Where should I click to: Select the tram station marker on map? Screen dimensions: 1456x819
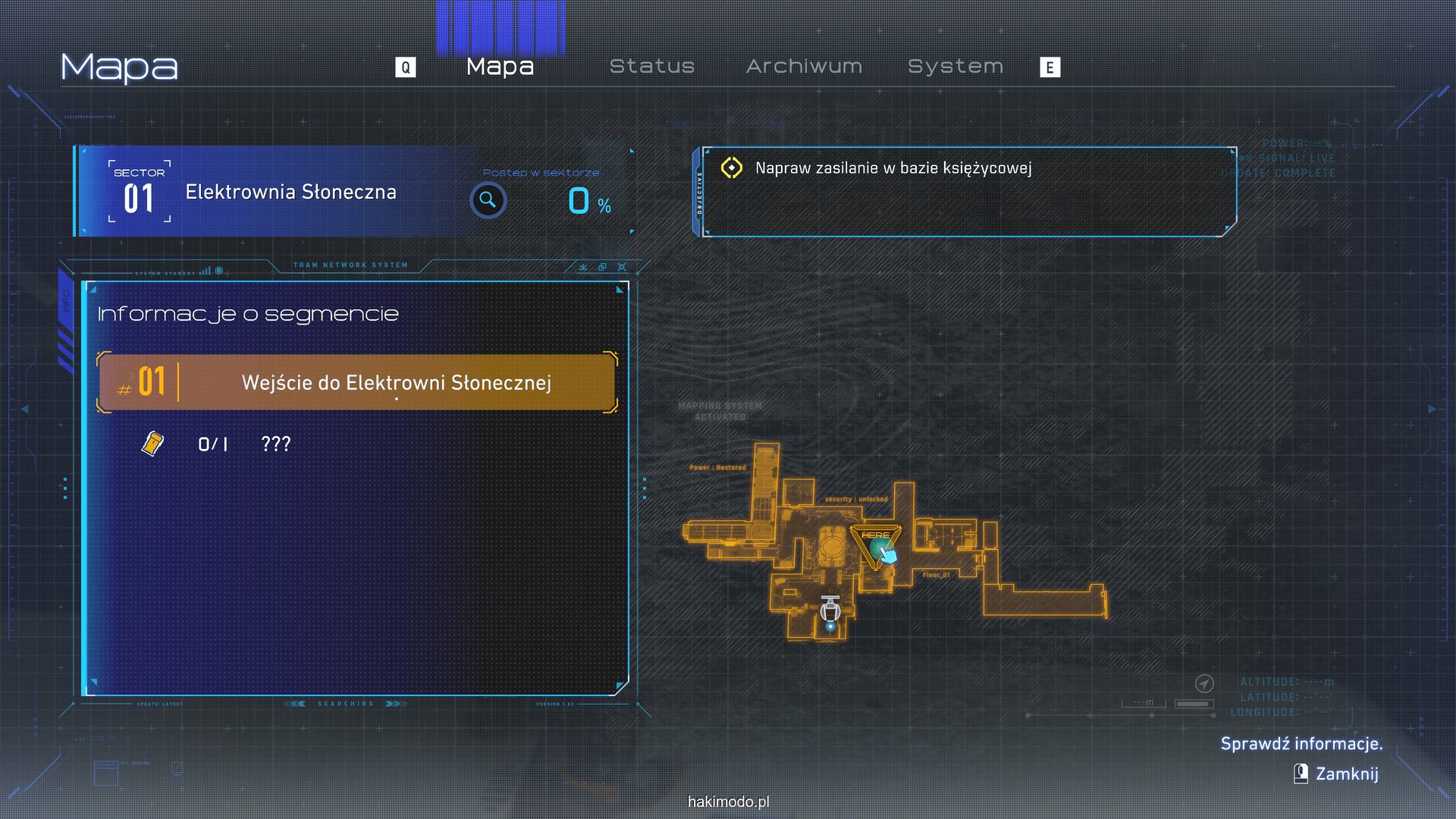tap(831, 610)
